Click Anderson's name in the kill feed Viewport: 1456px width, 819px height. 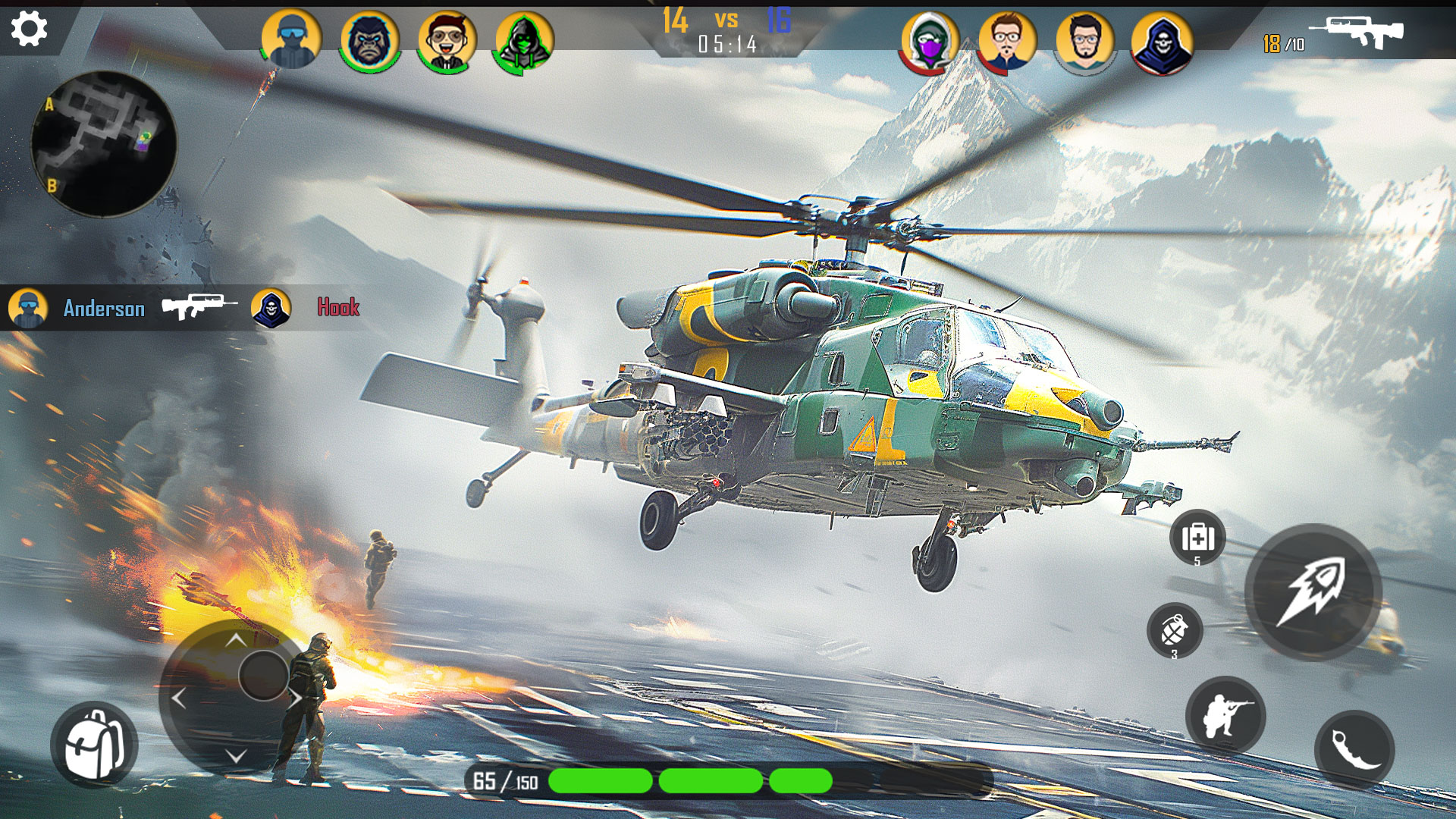(104, 308)
